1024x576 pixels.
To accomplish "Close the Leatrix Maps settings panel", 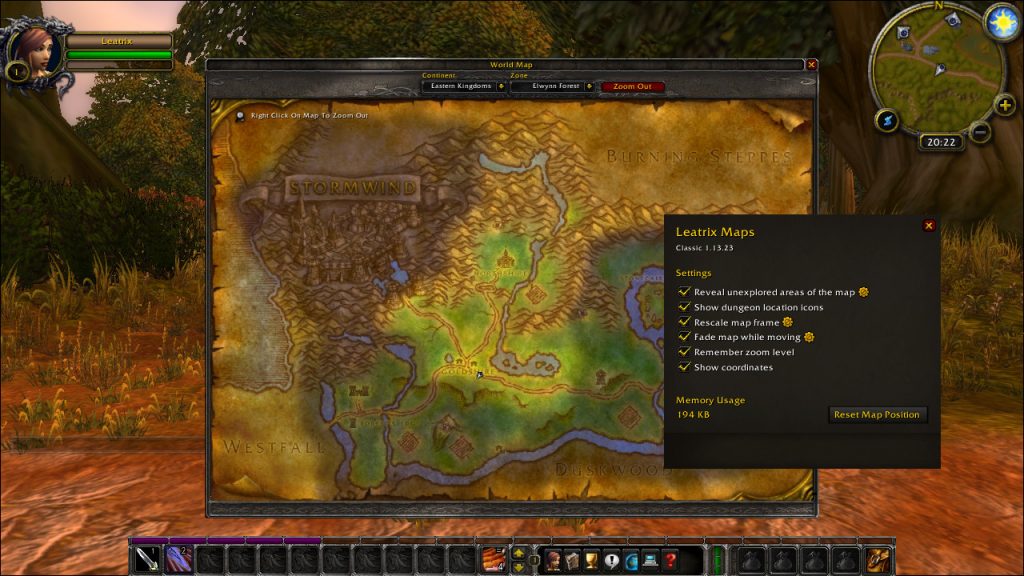I will (929, 226).
